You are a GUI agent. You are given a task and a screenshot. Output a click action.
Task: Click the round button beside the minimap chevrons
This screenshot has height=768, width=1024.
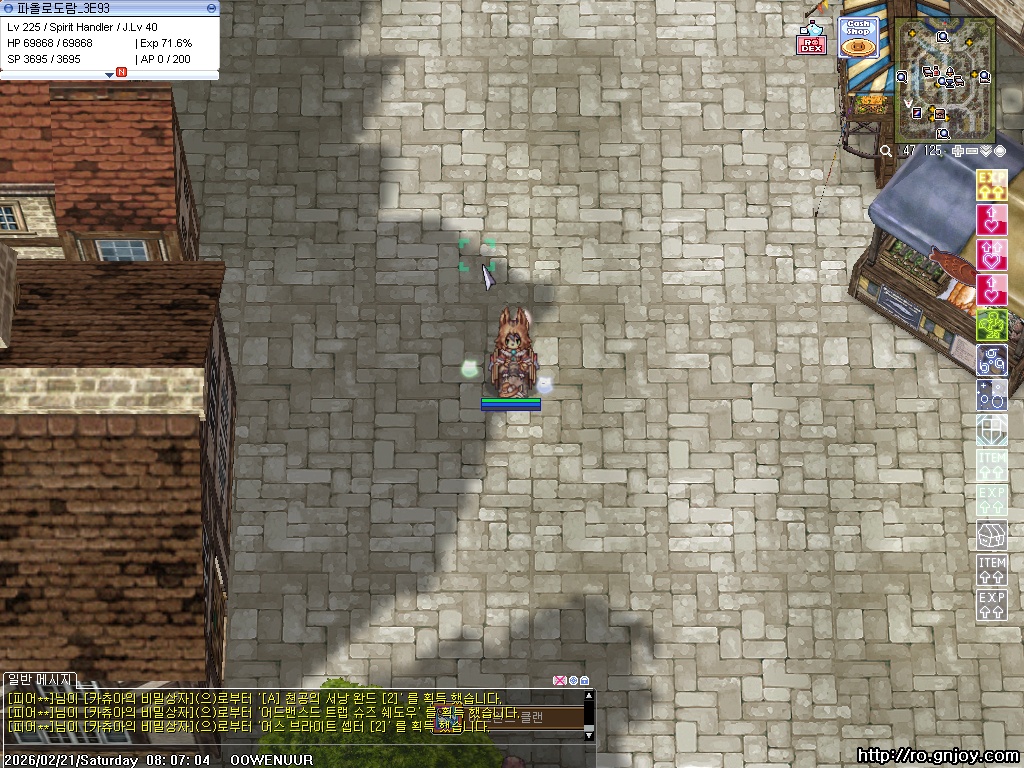pyautogui.click(x=999, y=151)
